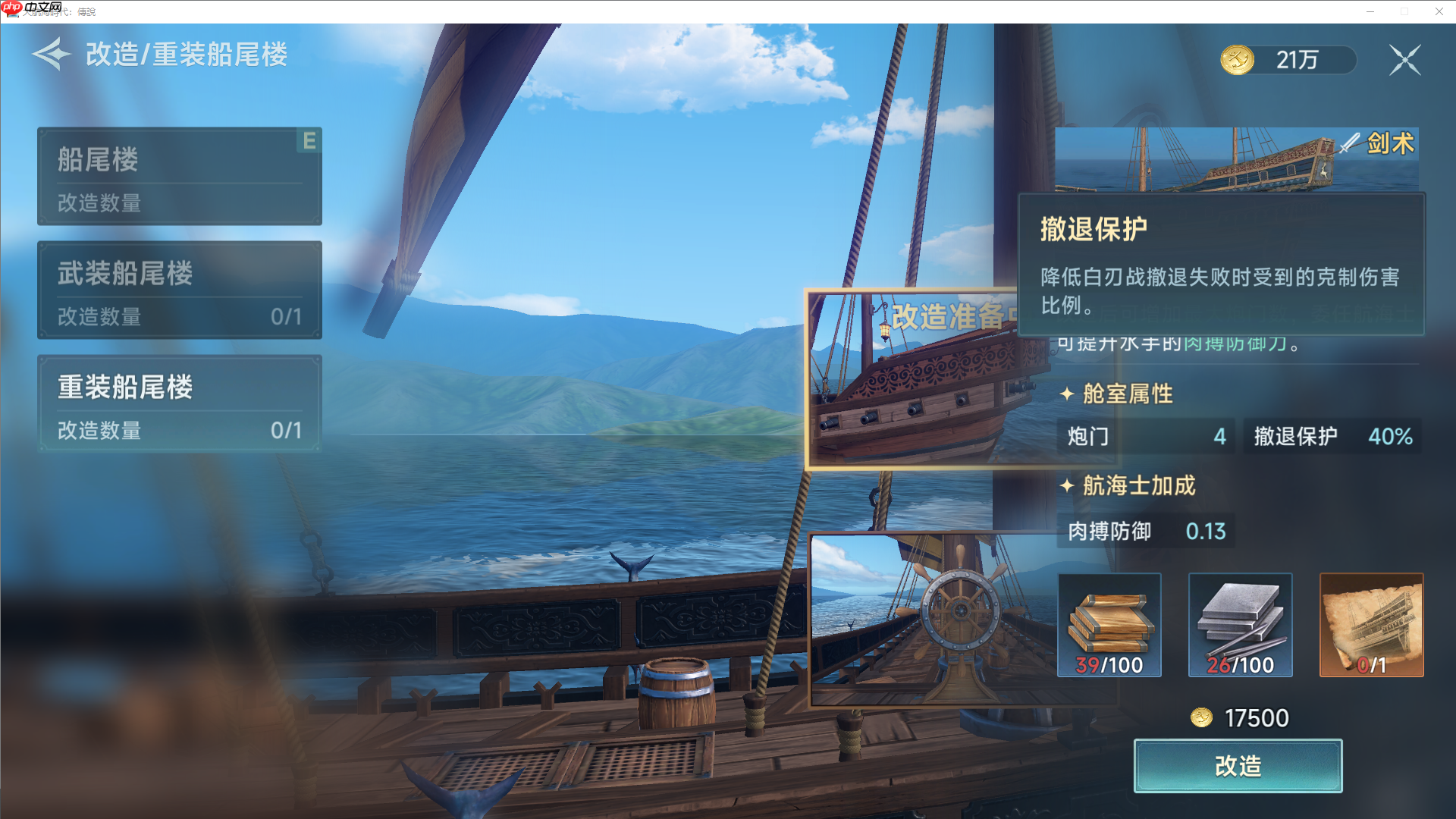Close the panel with the X button
This screenshot has width=1456, height=819.
pyautogui.click(x=1404, y=59)
